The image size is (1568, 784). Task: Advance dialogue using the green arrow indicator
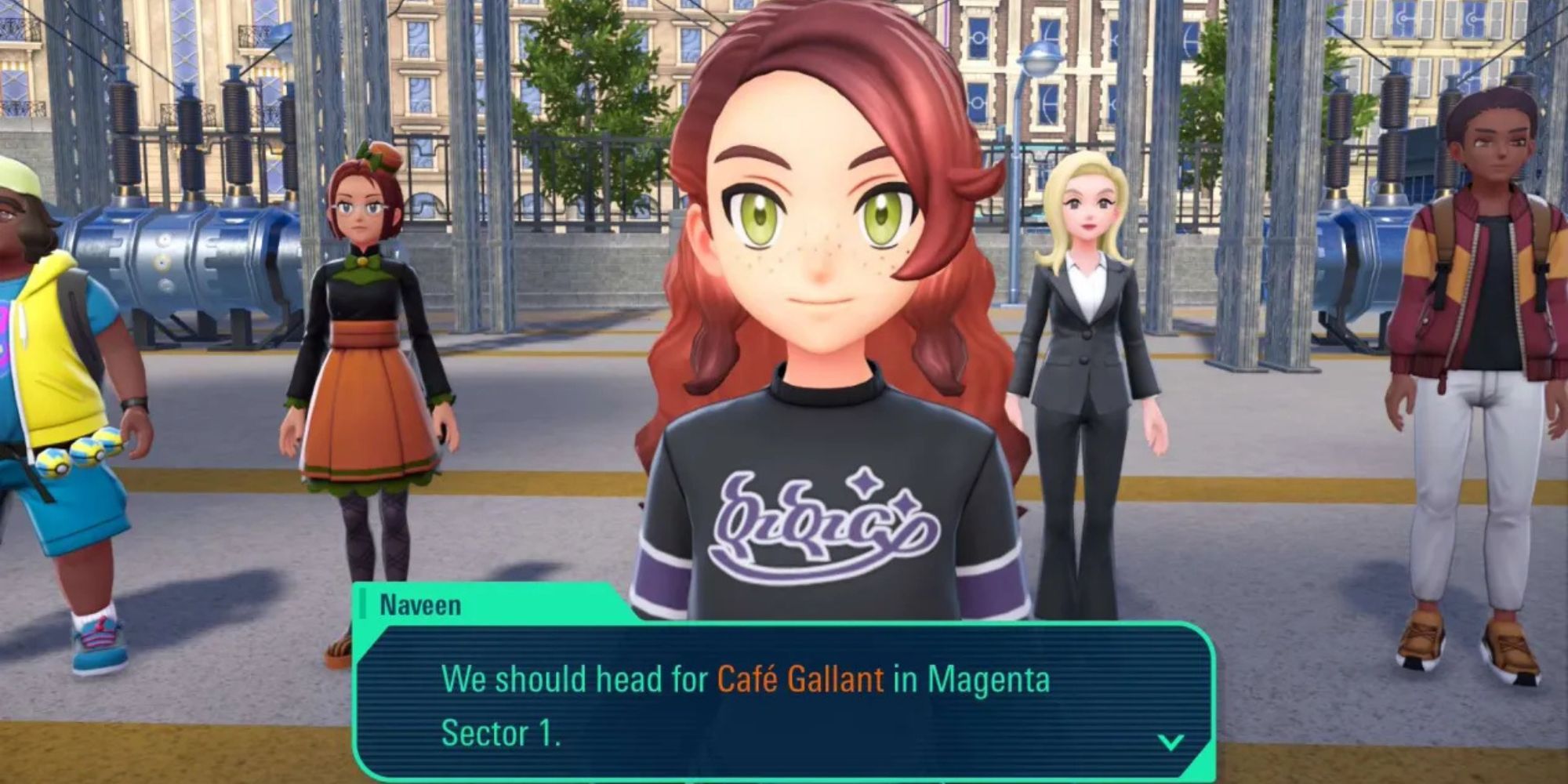(1170, 742)
